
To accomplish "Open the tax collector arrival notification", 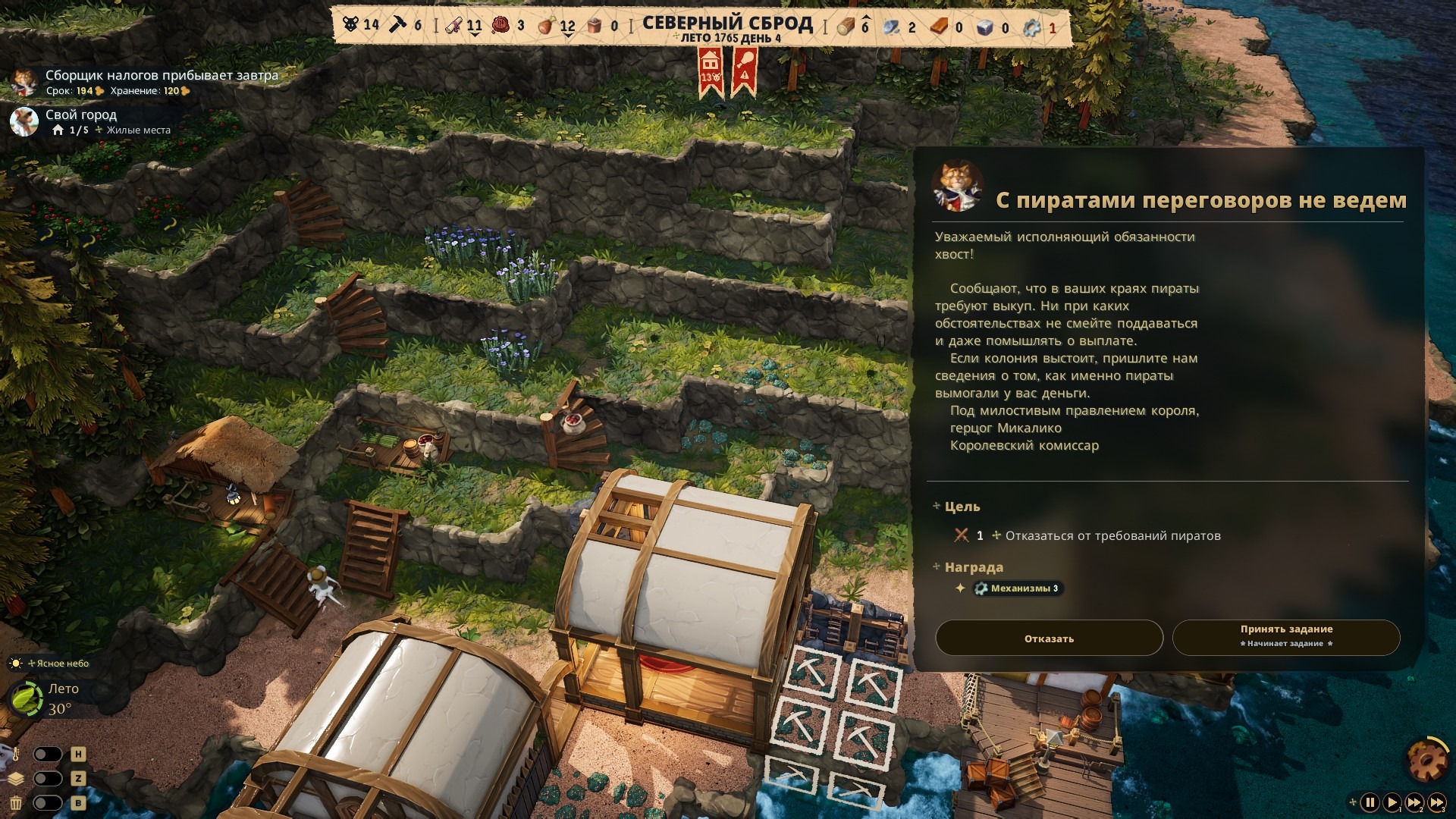I will [161, 75].
